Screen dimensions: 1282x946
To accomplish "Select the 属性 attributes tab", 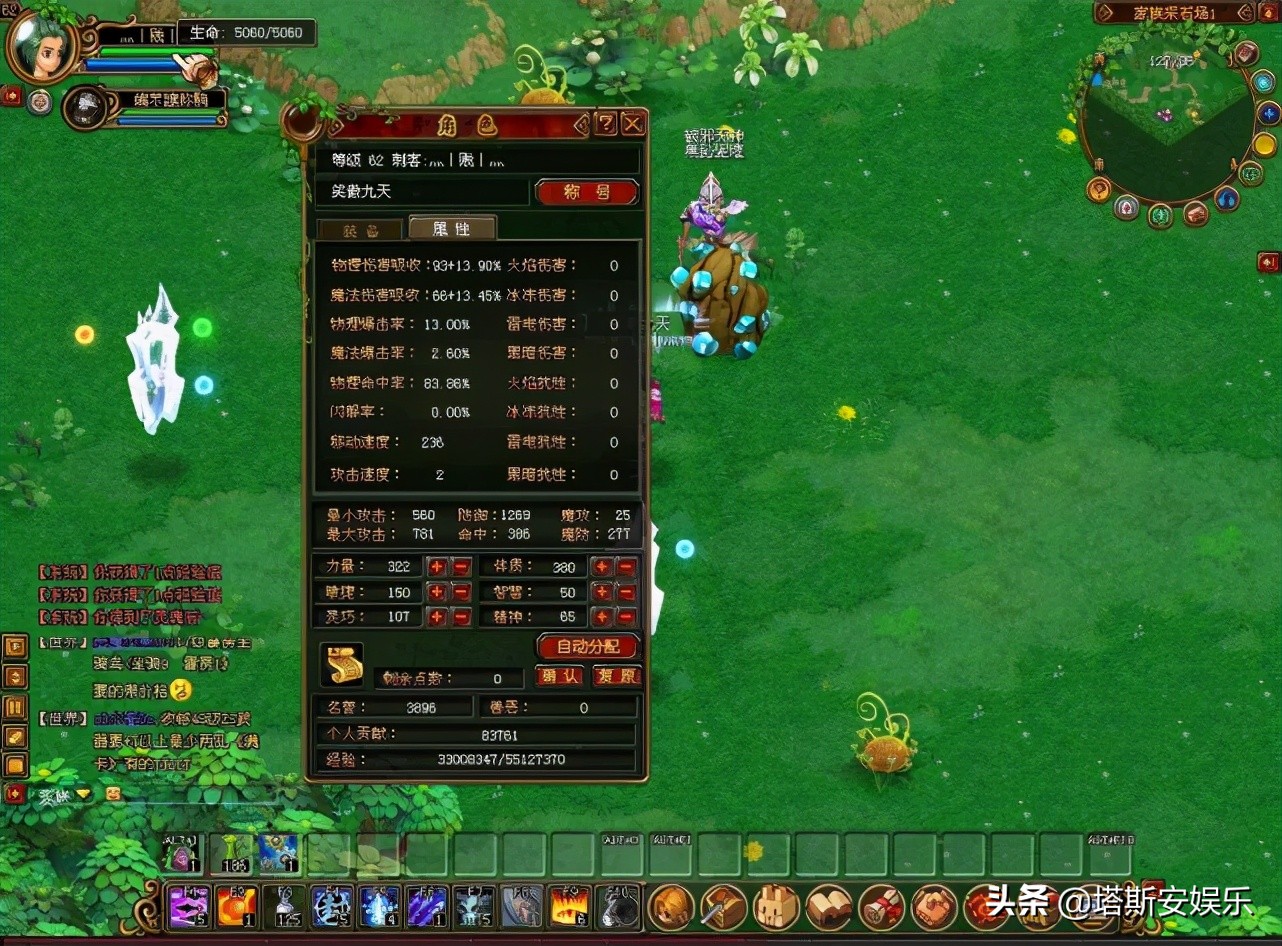I will [x=449, y=228].
